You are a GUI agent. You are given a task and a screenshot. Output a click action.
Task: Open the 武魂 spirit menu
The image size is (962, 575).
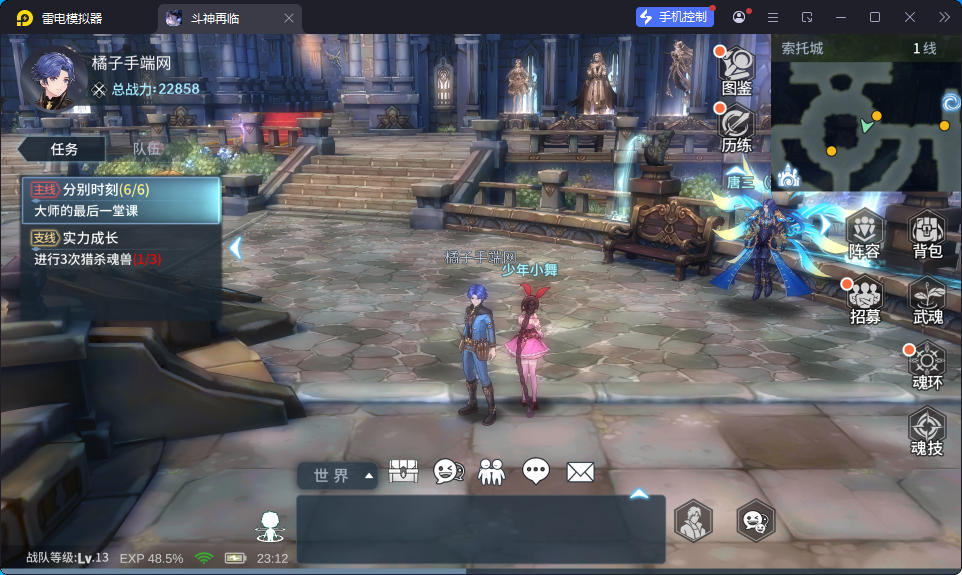point(927,298)
